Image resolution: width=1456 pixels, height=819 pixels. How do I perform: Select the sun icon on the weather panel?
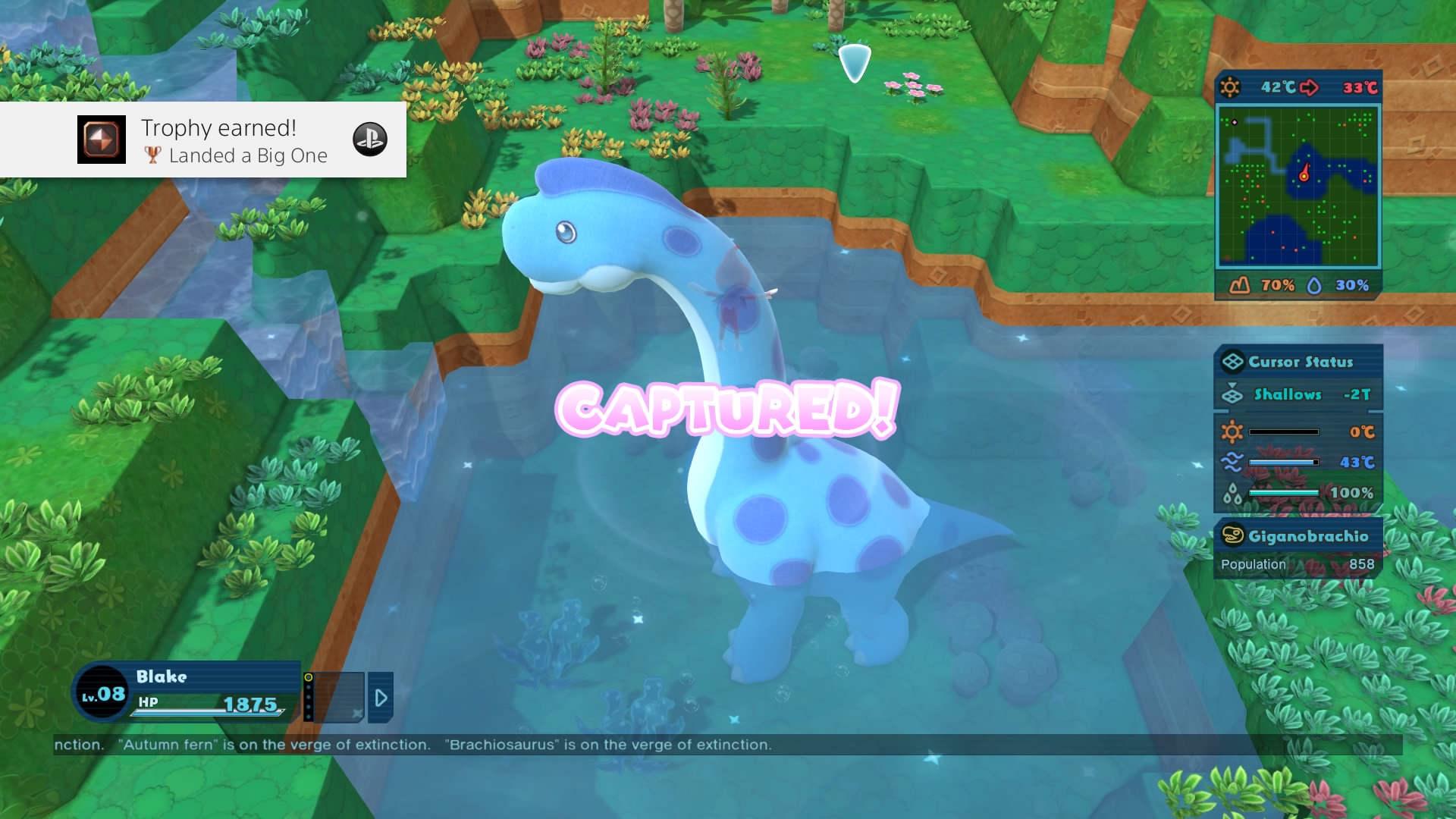[x=1231, y=86]
